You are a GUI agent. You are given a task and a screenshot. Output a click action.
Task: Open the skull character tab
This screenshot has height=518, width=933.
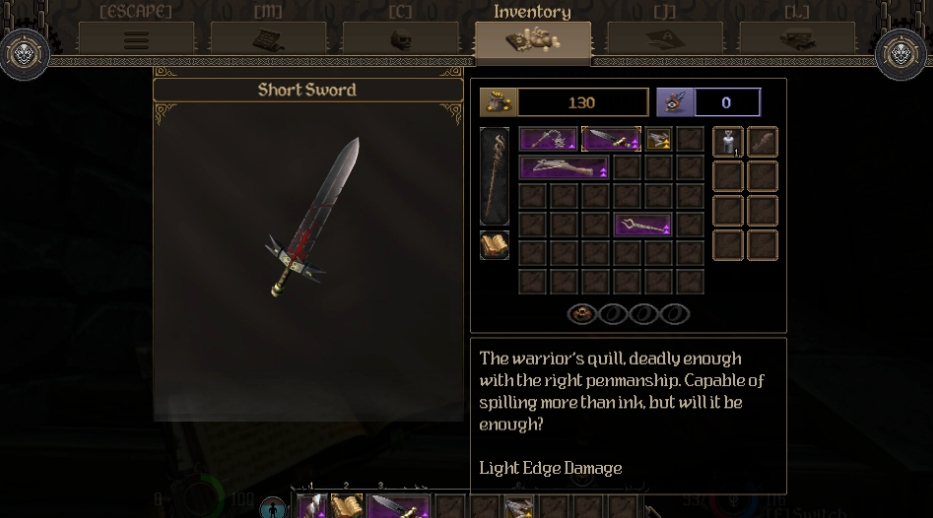(400, 40)
